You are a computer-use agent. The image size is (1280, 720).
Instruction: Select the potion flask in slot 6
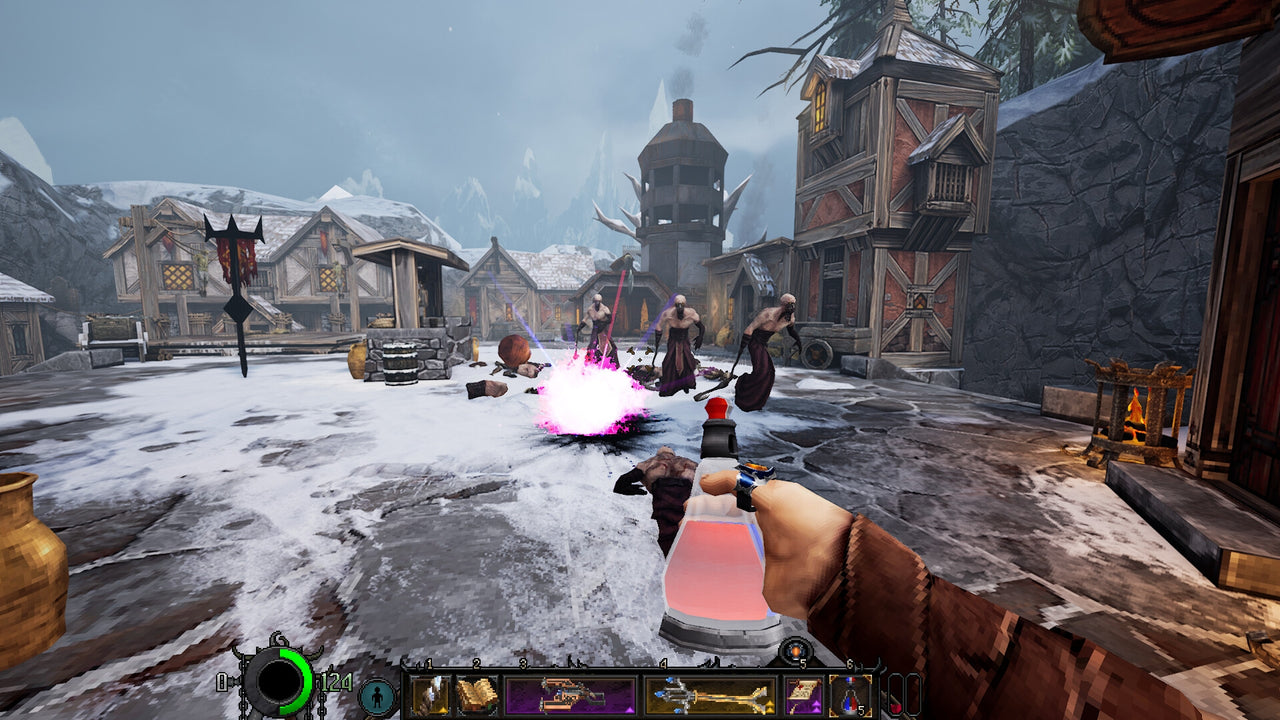pyautogui.click(x=849, y=695)
